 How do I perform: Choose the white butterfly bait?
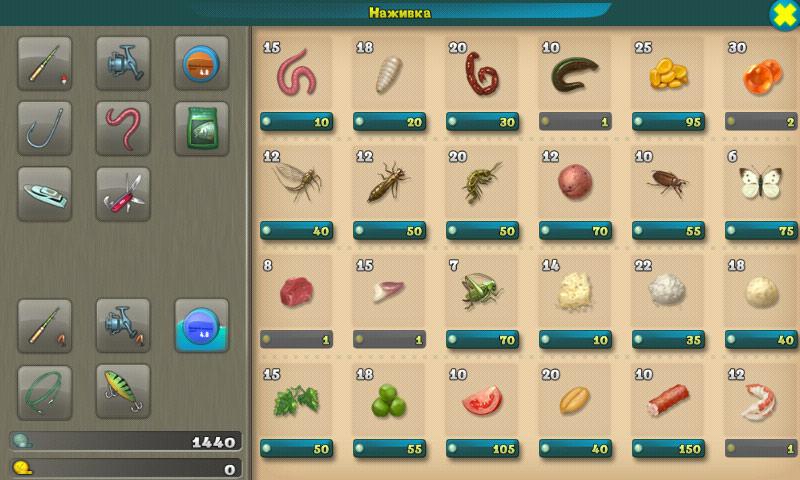(x=760, y=183)
